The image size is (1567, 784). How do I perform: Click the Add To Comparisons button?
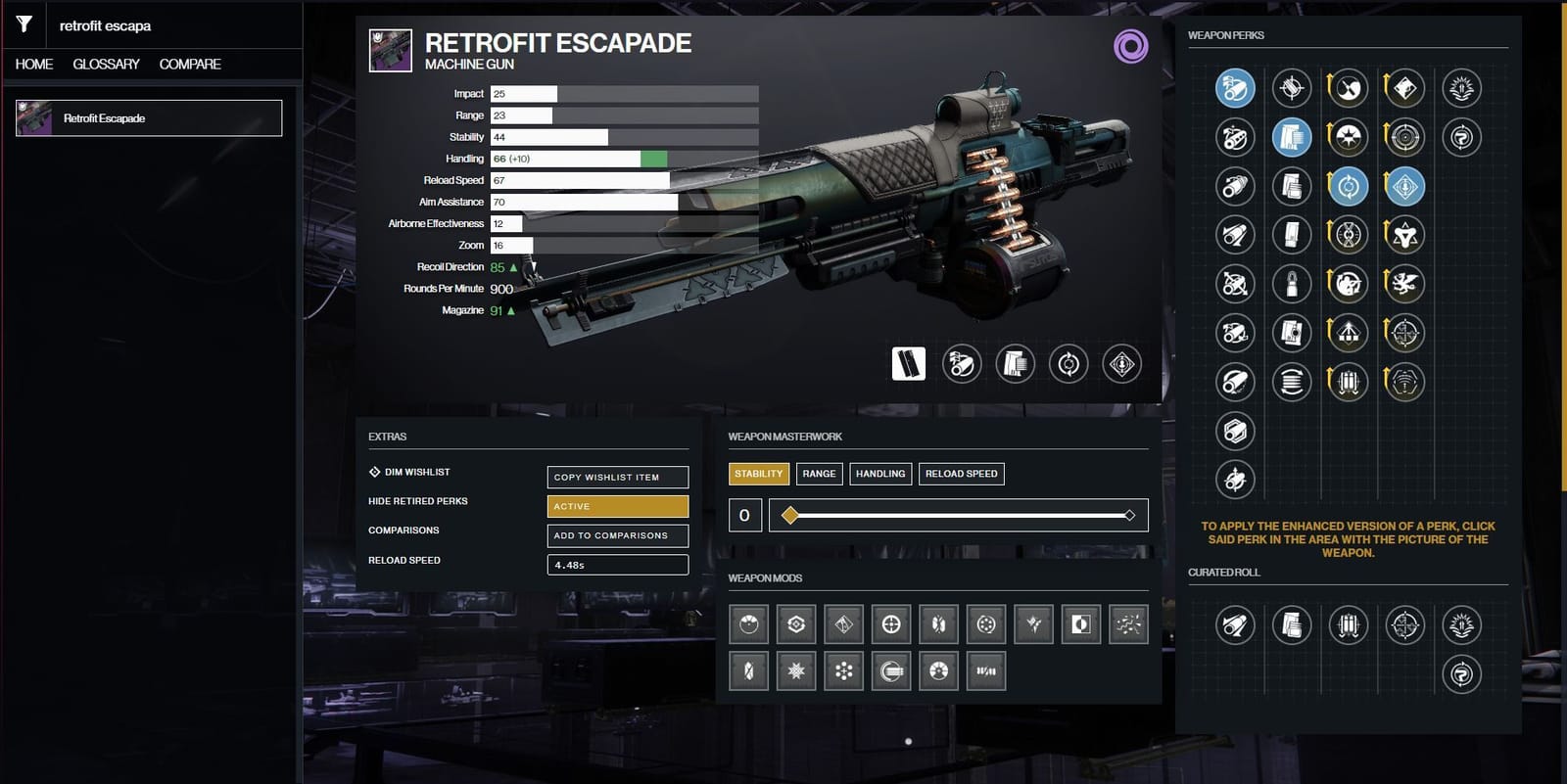point(616,535)
